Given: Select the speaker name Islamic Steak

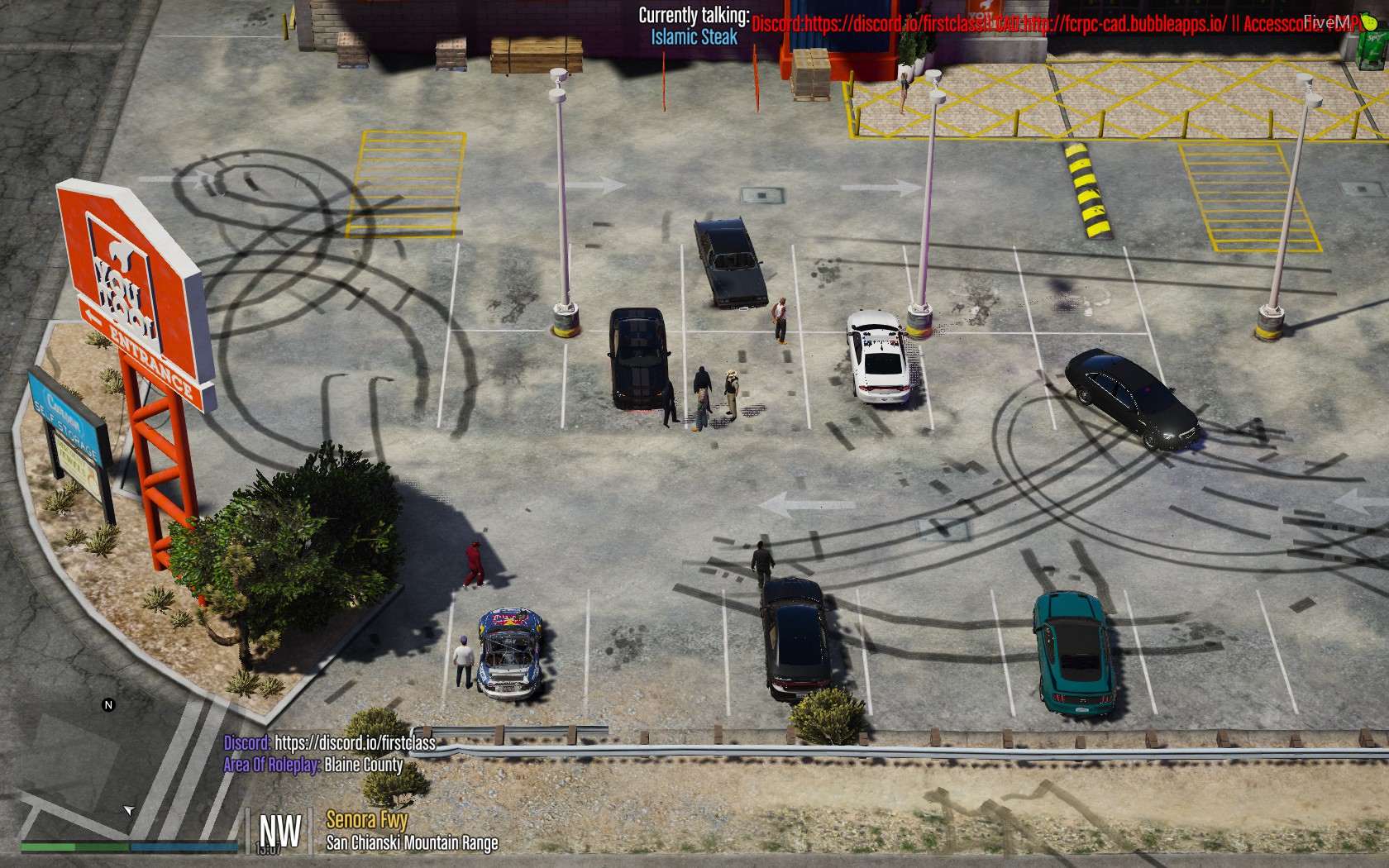Looking at the screenshot, I should pos(694,36).
